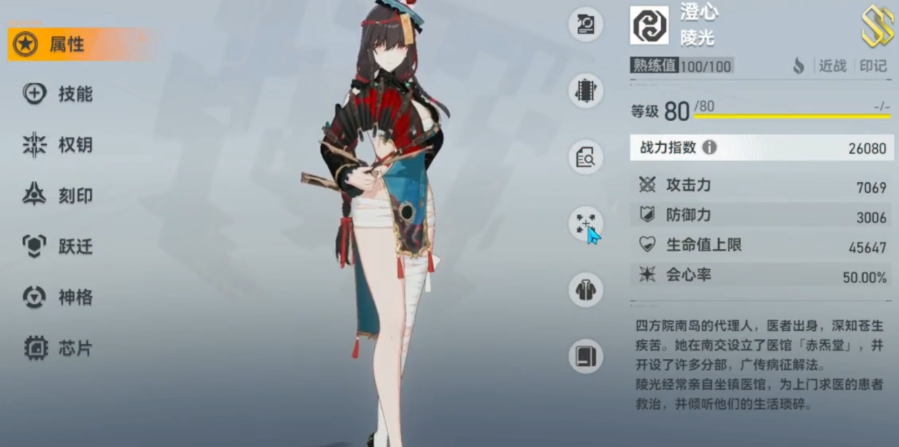899x447 pixels.
Task: Go to the 跃迁 tab
Action: [x=60, y=246]
